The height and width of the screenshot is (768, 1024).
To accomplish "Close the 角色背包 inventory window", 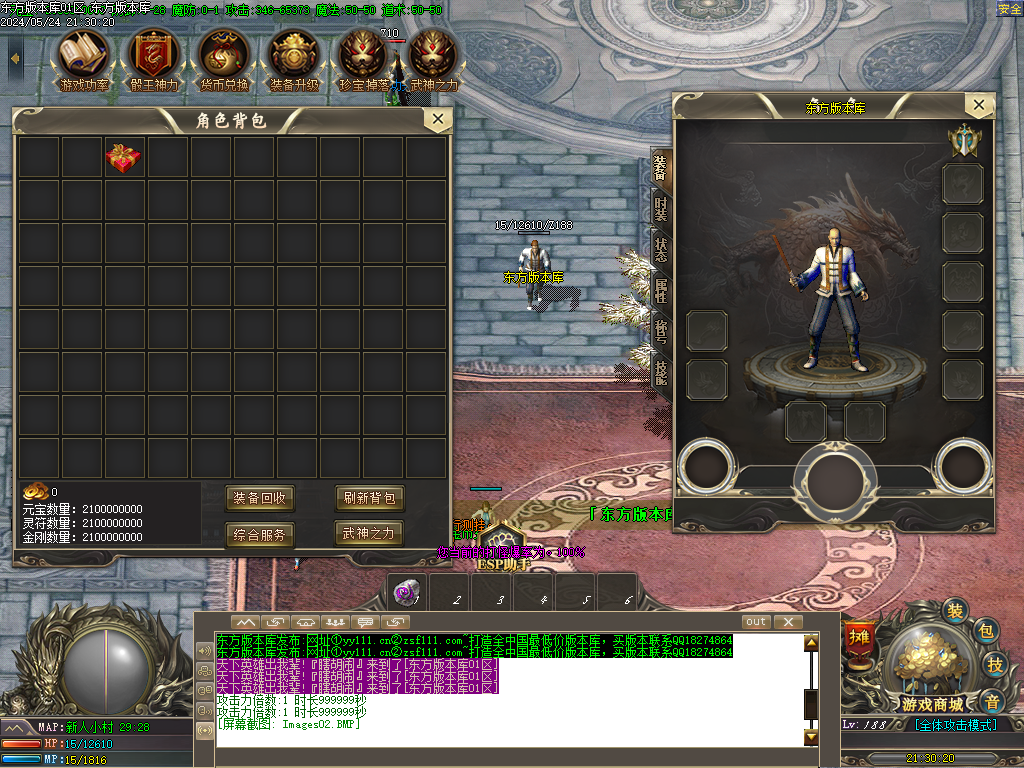I will (x=437, y=120).
